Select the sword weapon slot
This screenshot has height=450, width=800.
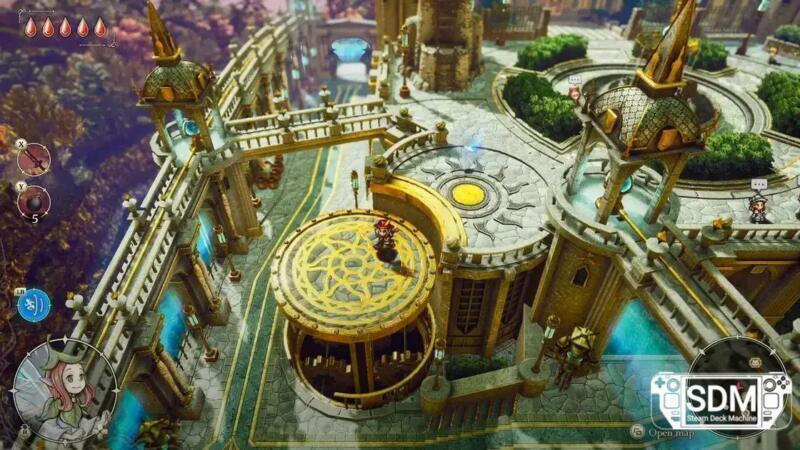coord(34,158)
